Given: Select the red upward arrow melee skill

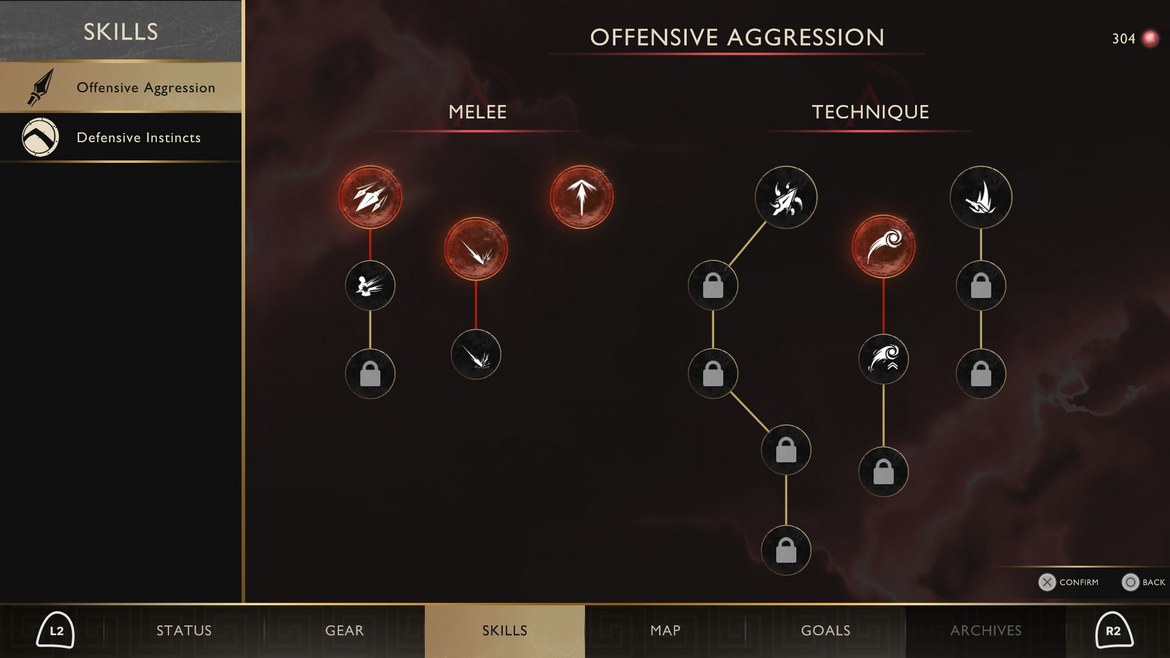Looking at the screenshot, I should 581,197.
